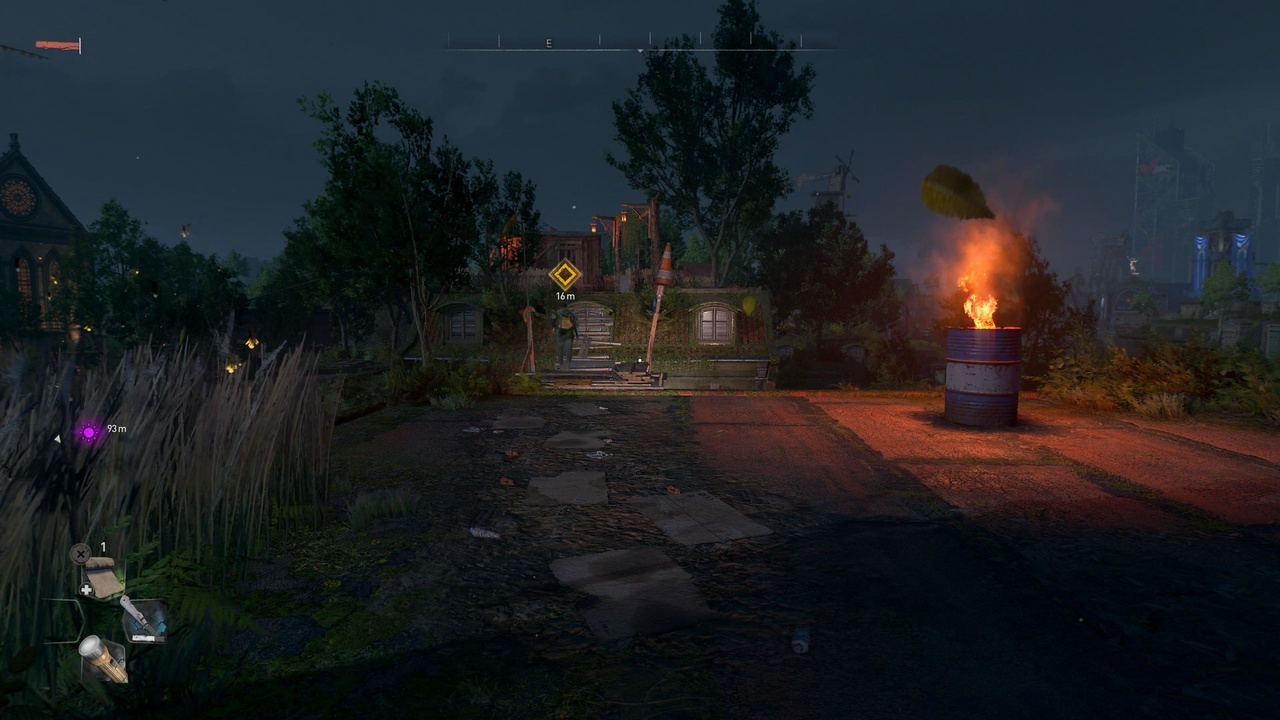
Task: Select the bandage healing item slot
Action: click(x=101, y=577)
